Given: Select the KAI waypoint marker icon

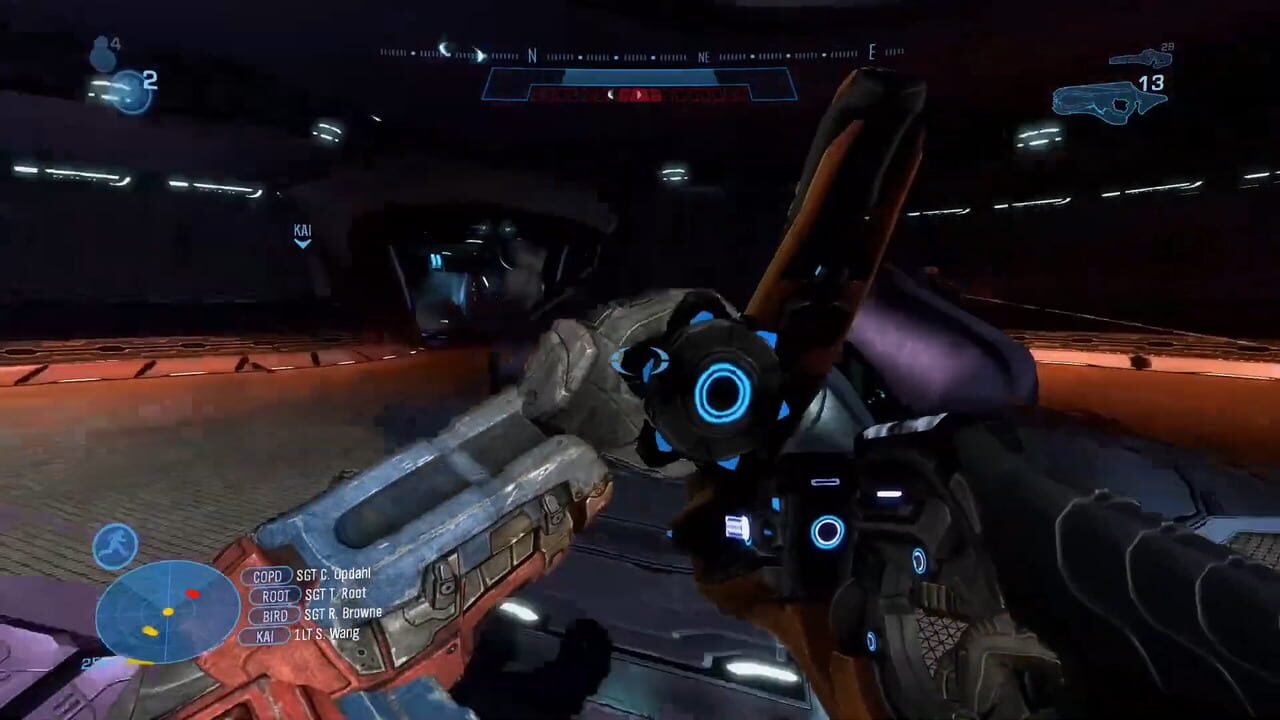Looking at the screenshot, I should [x=303, y=232].
